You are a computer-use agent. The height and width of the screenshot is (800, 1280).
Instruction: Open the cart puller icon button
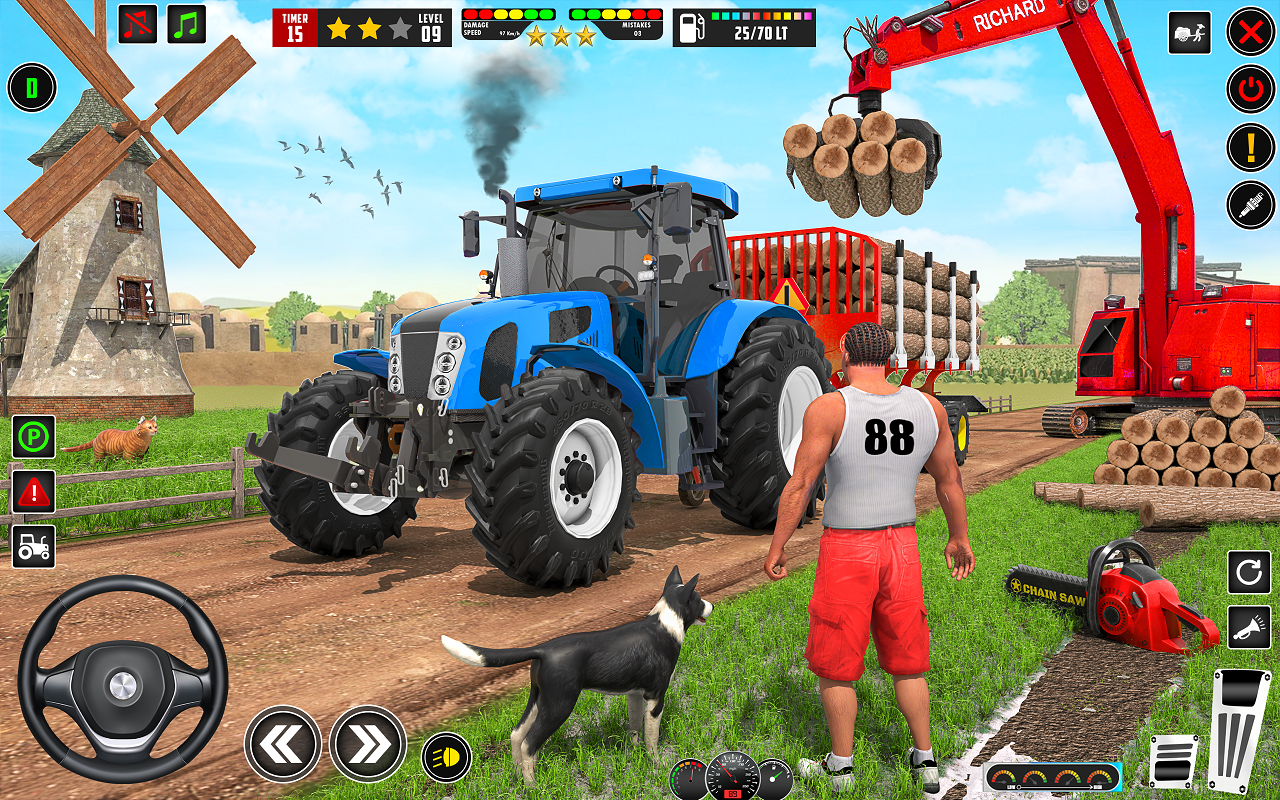[1189, 33]
